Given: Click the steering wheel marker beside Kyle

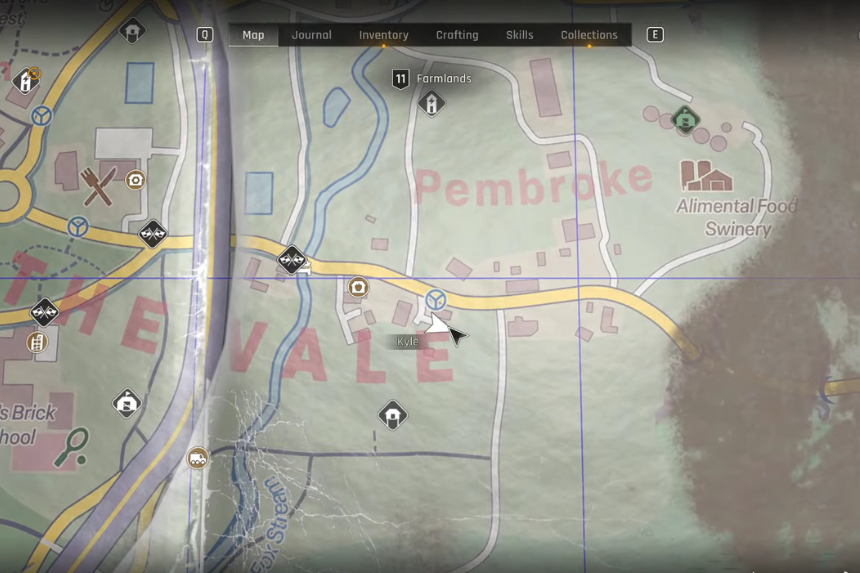Looking at the screenshot, I should (x=435, y=299).
